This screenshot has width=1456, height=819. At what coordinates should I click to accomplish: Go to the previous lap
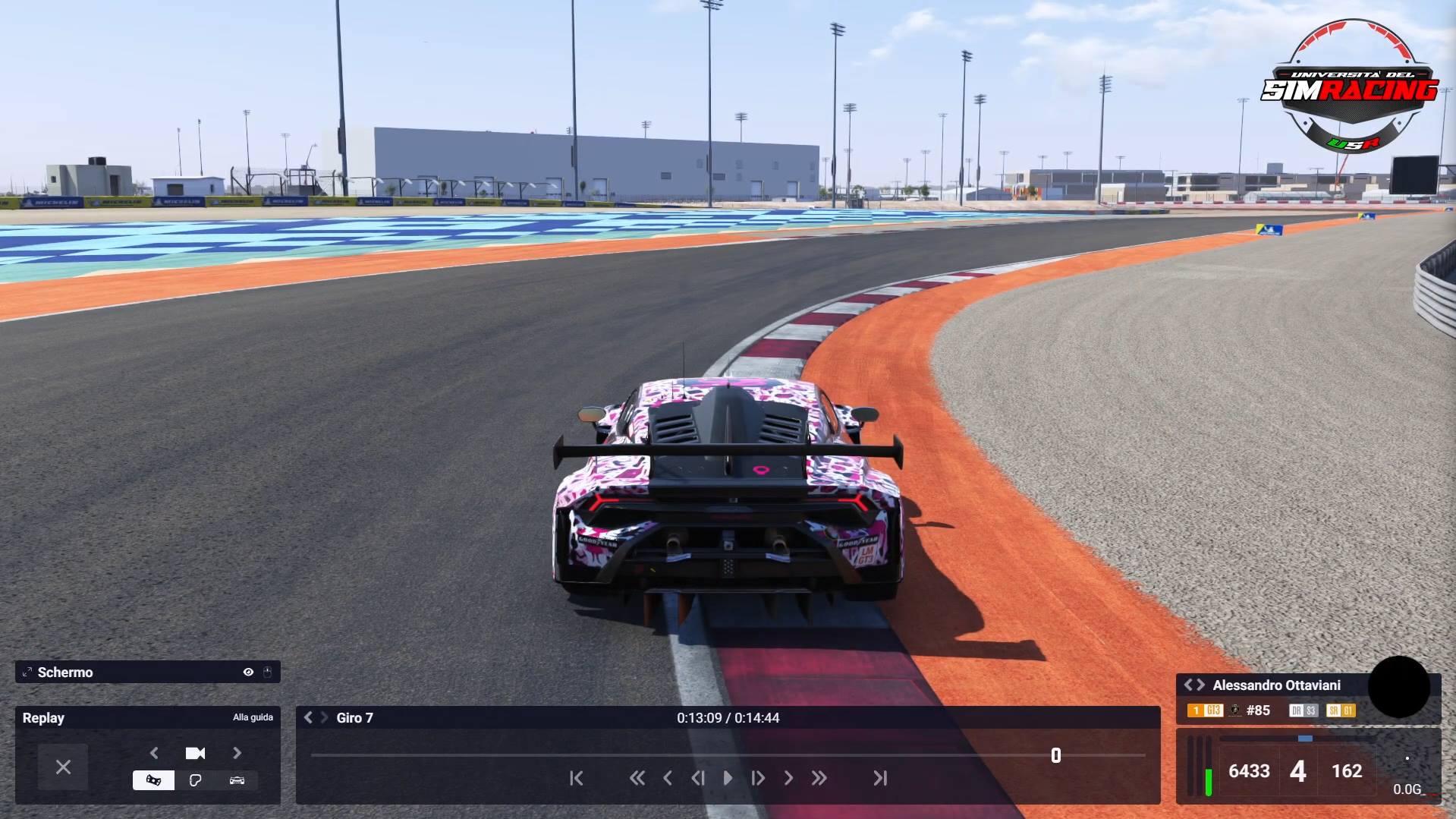coord(308,717)
